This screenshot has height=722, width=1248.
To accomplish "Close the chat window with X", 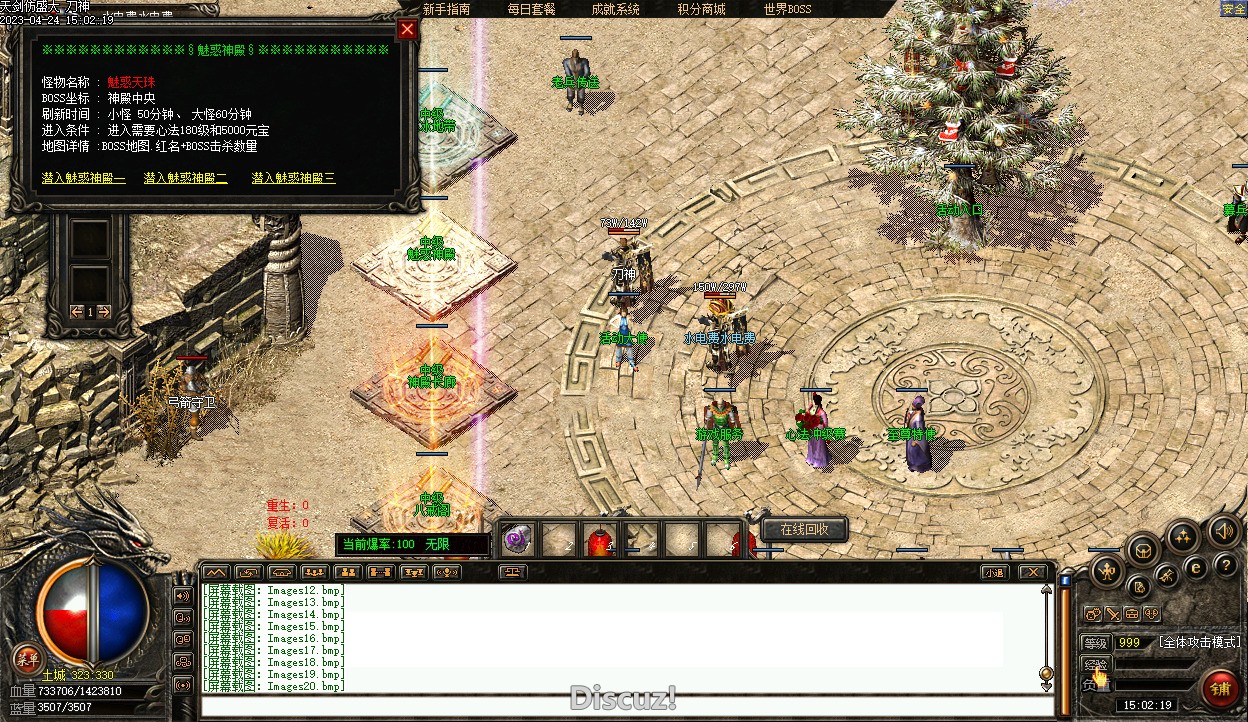I will (1033, 573).
